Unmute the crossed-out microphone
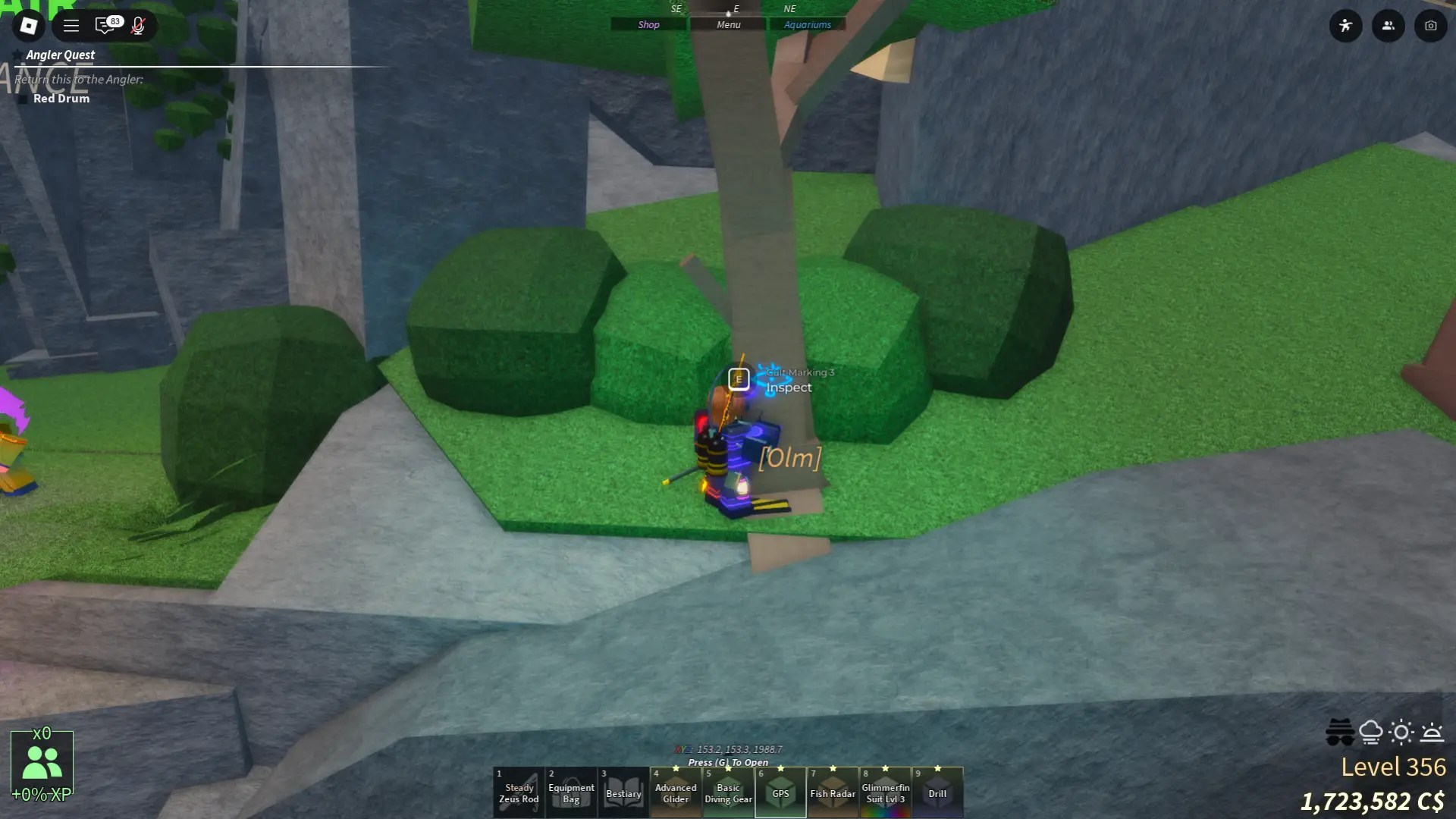 [x=139, y=25]
